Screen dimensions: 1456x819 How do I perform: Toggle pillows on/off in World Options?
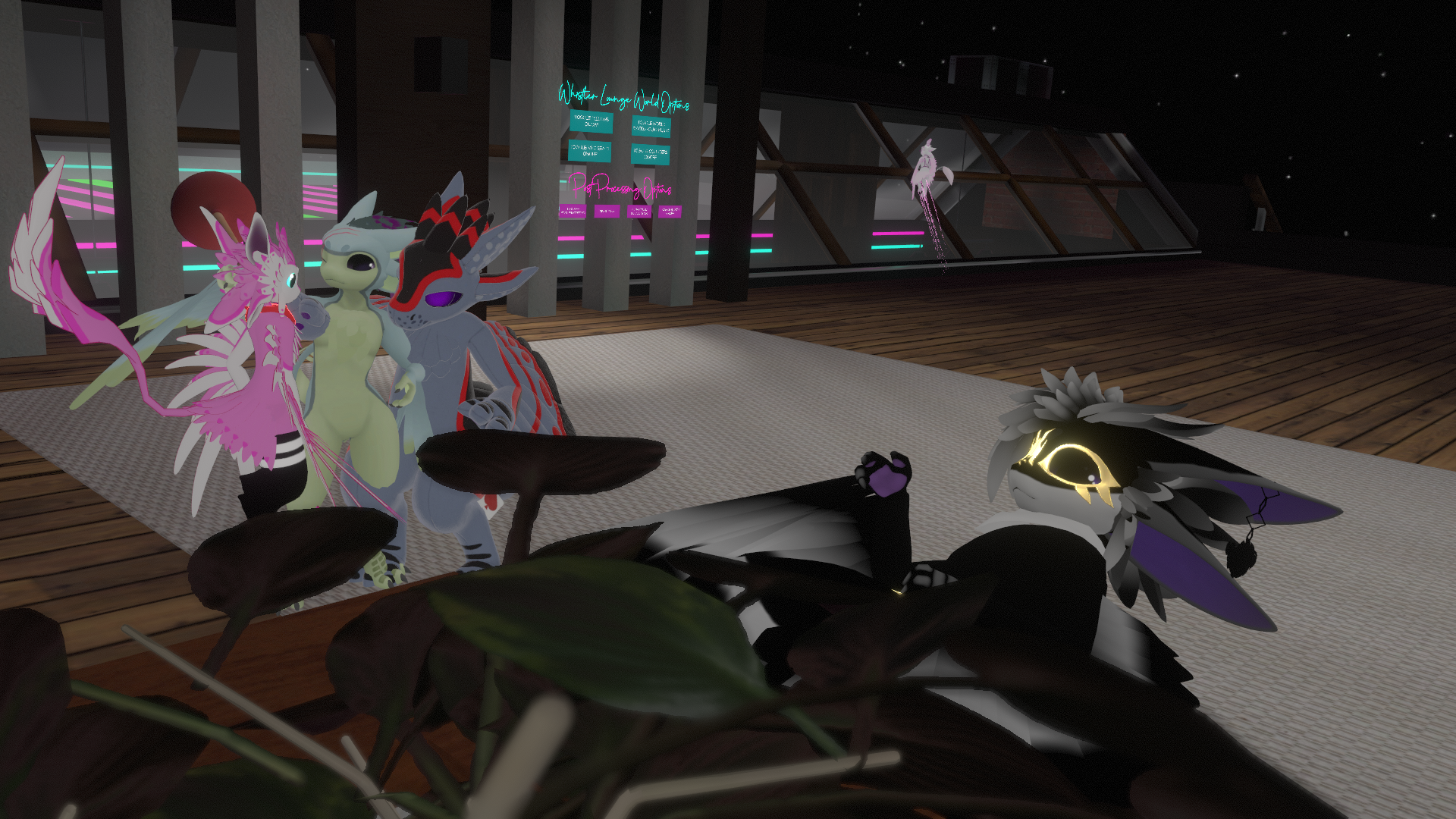tap(591, 121)
